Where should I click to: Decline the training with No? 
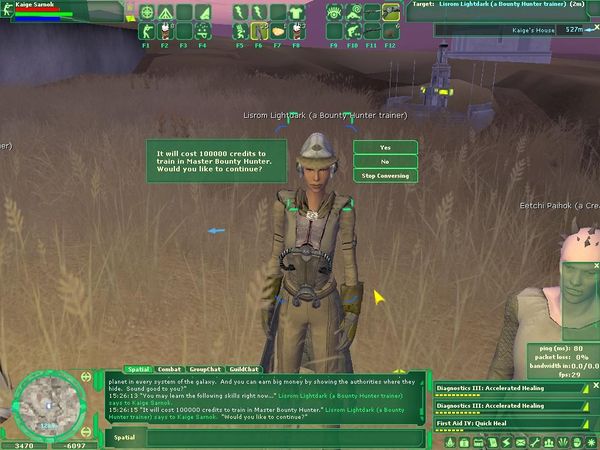(385, 161)
